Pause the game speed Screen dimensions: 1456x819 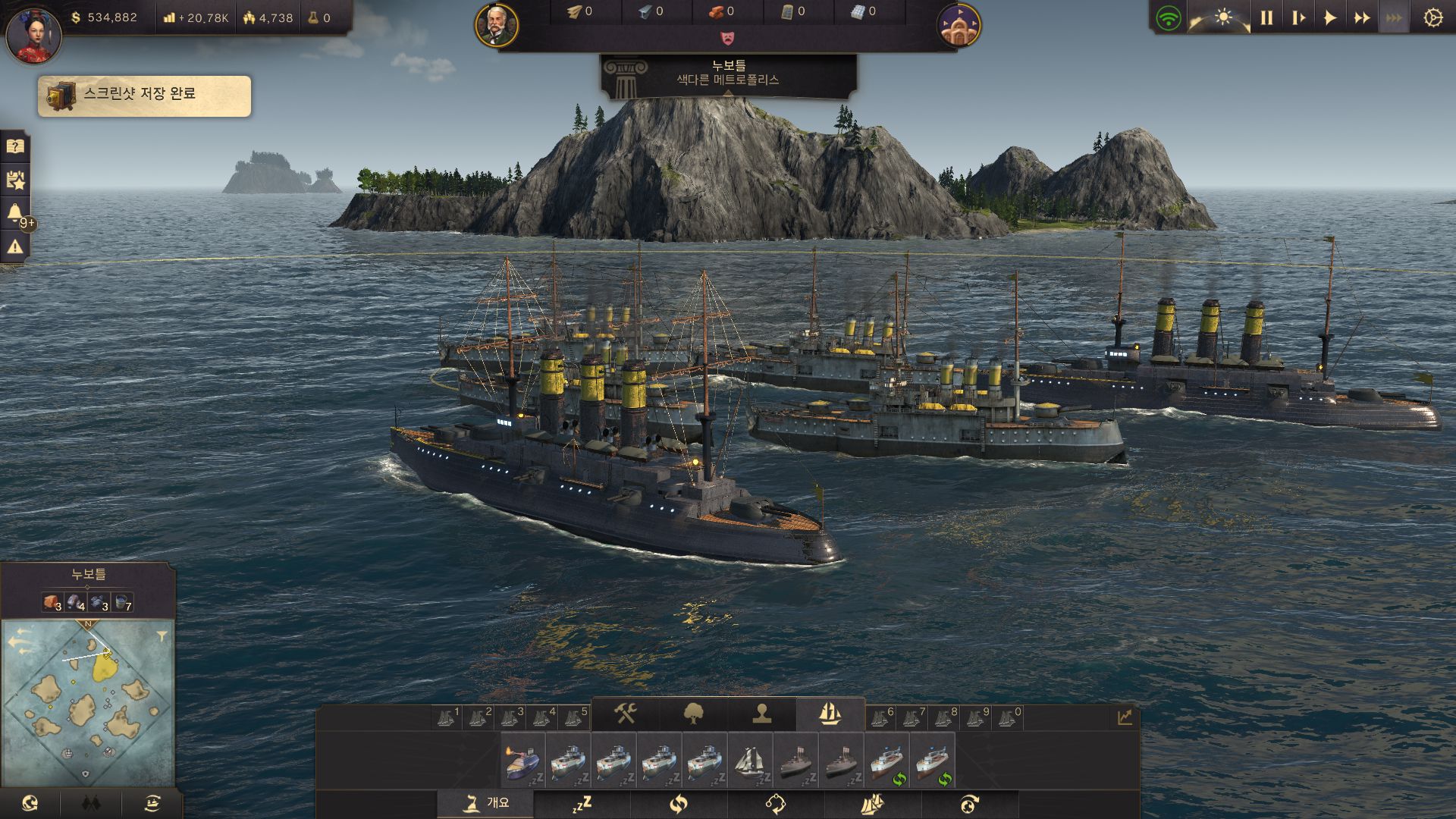coord(1266,17)
